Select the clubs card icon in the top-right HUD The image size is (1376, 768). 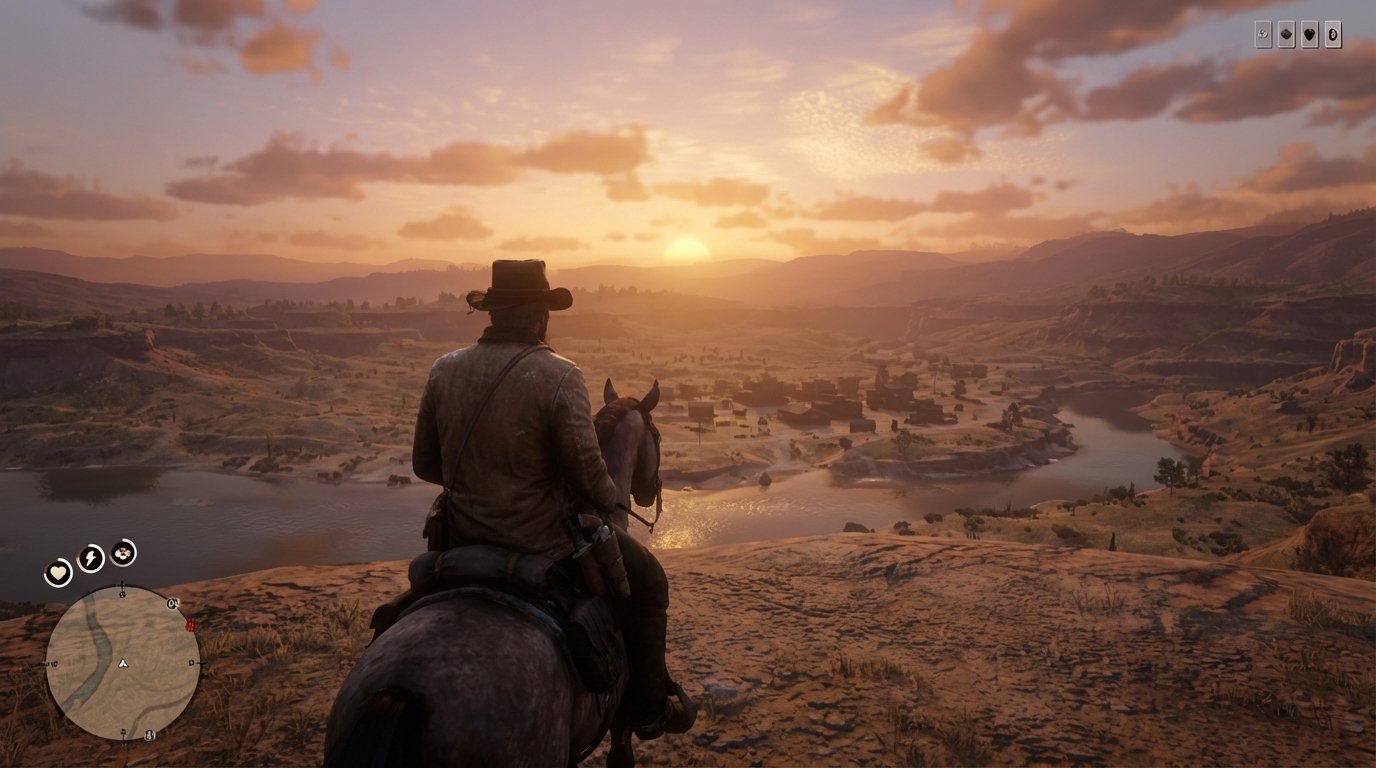(1263, 34)
